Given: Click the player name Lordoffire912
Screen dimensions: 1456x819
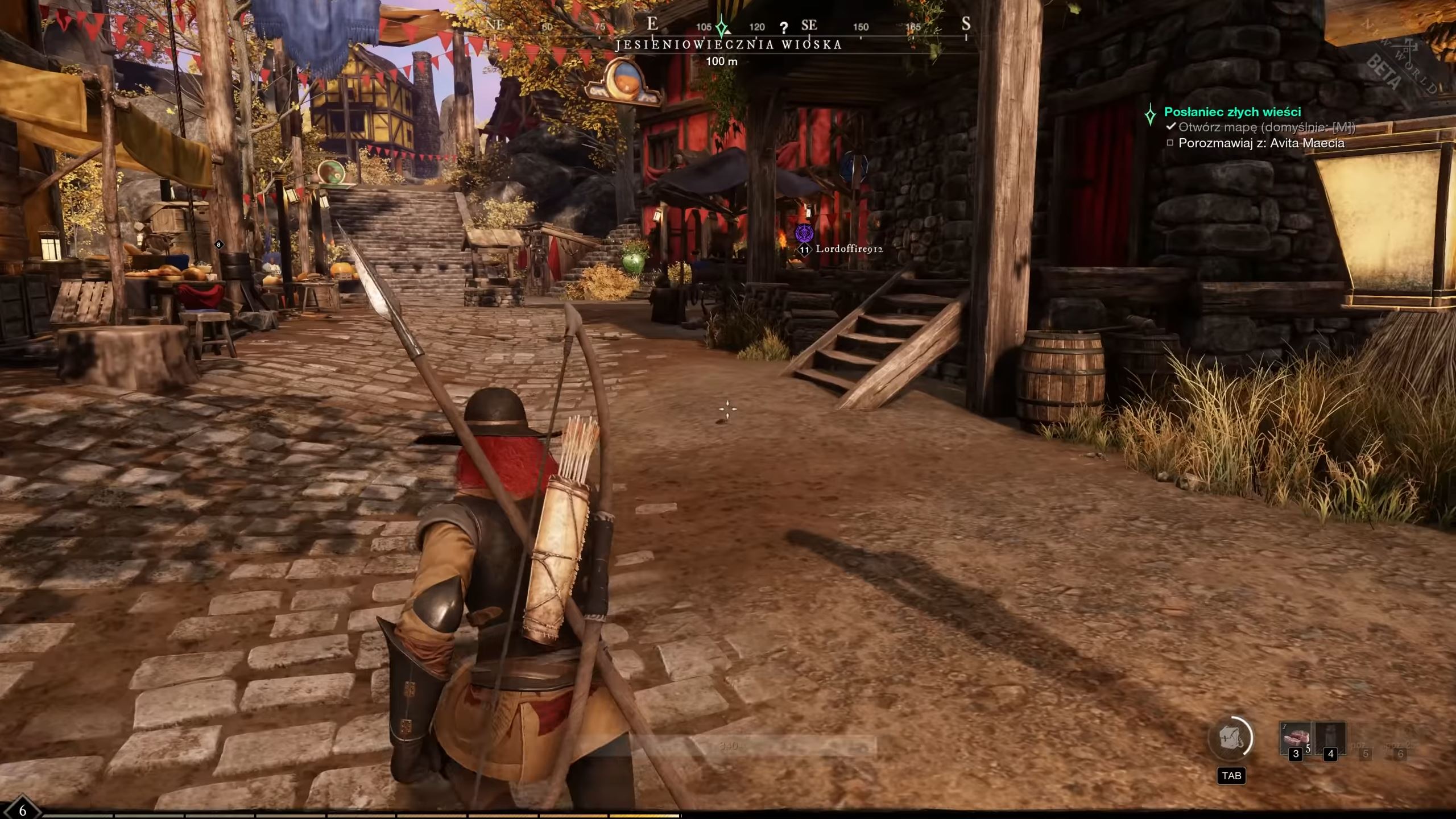Looking at the screenshot, I should [x=851, y=249].
